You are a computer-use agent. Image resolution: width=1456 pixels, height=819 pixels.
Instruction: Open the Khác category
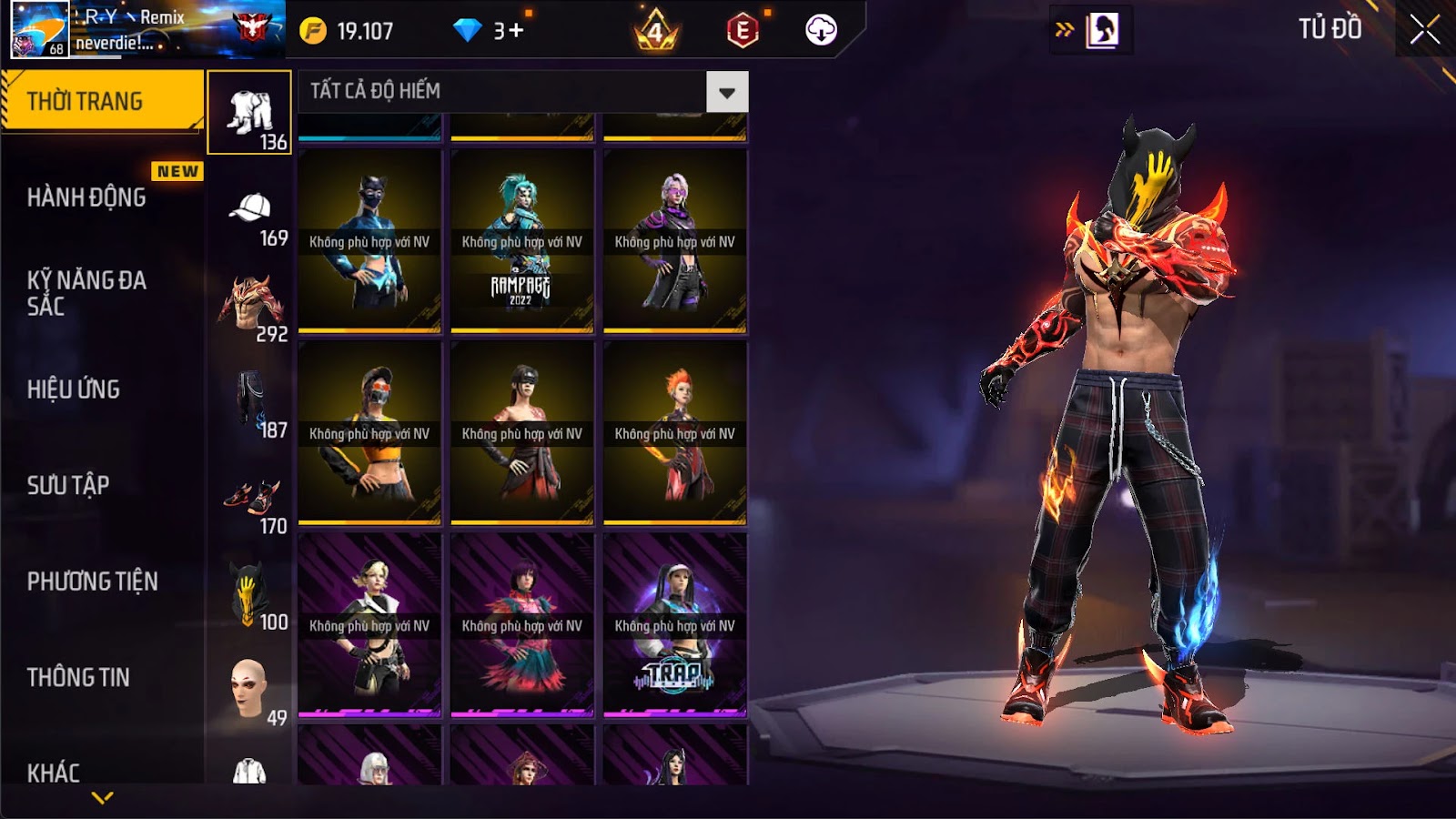pos(54,773)
